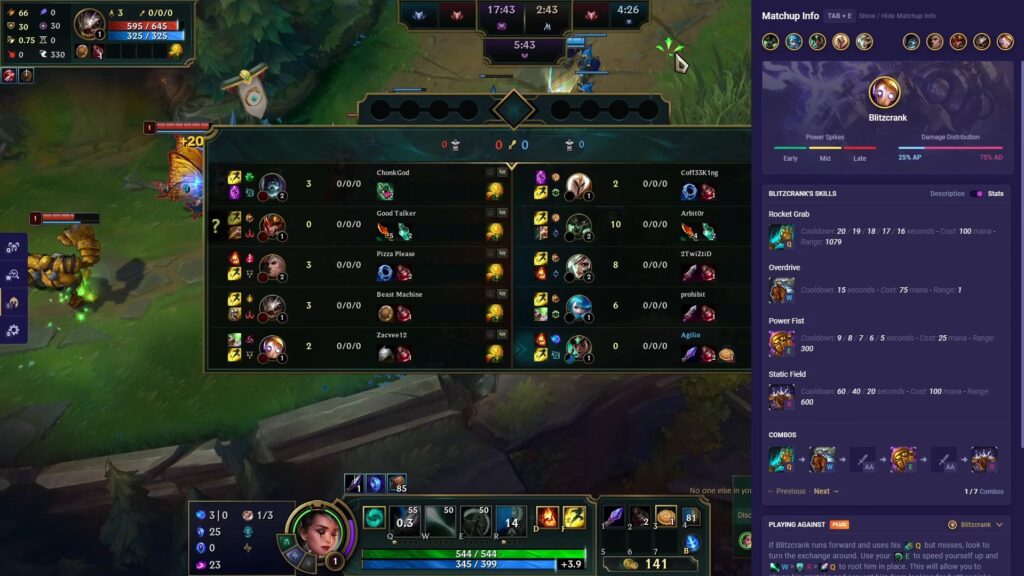This screenshot has width=1024, height=576.
Task: Open the shop via the gold counter
Action: [x=647, y=564]
